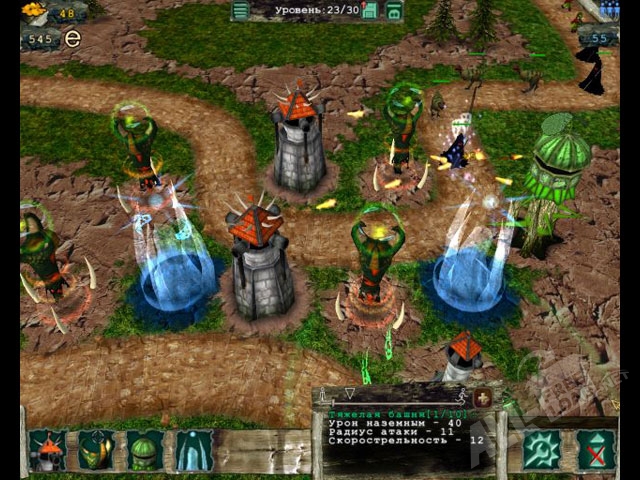Click the floppy disk save icon
Viewport: 640px width, 480px height.
370,11
